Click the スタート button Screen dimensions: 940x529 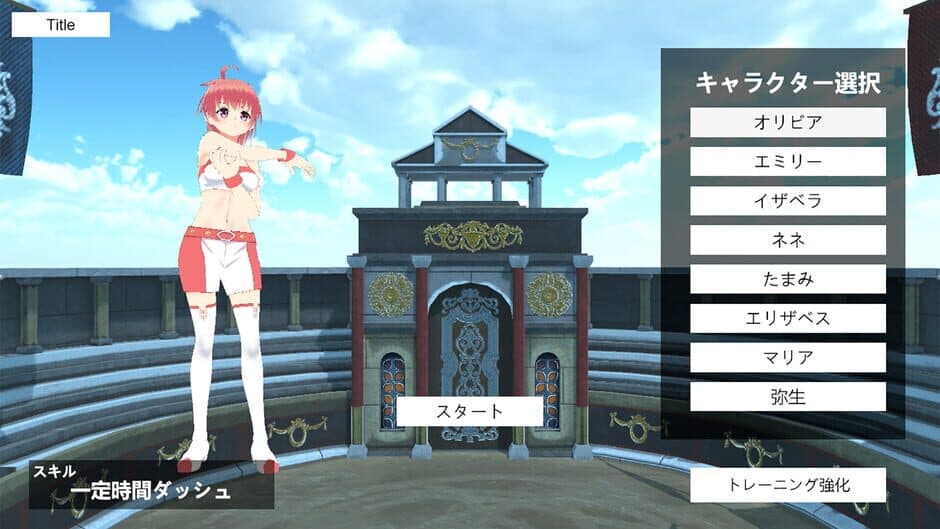click(x=470, y=411)
